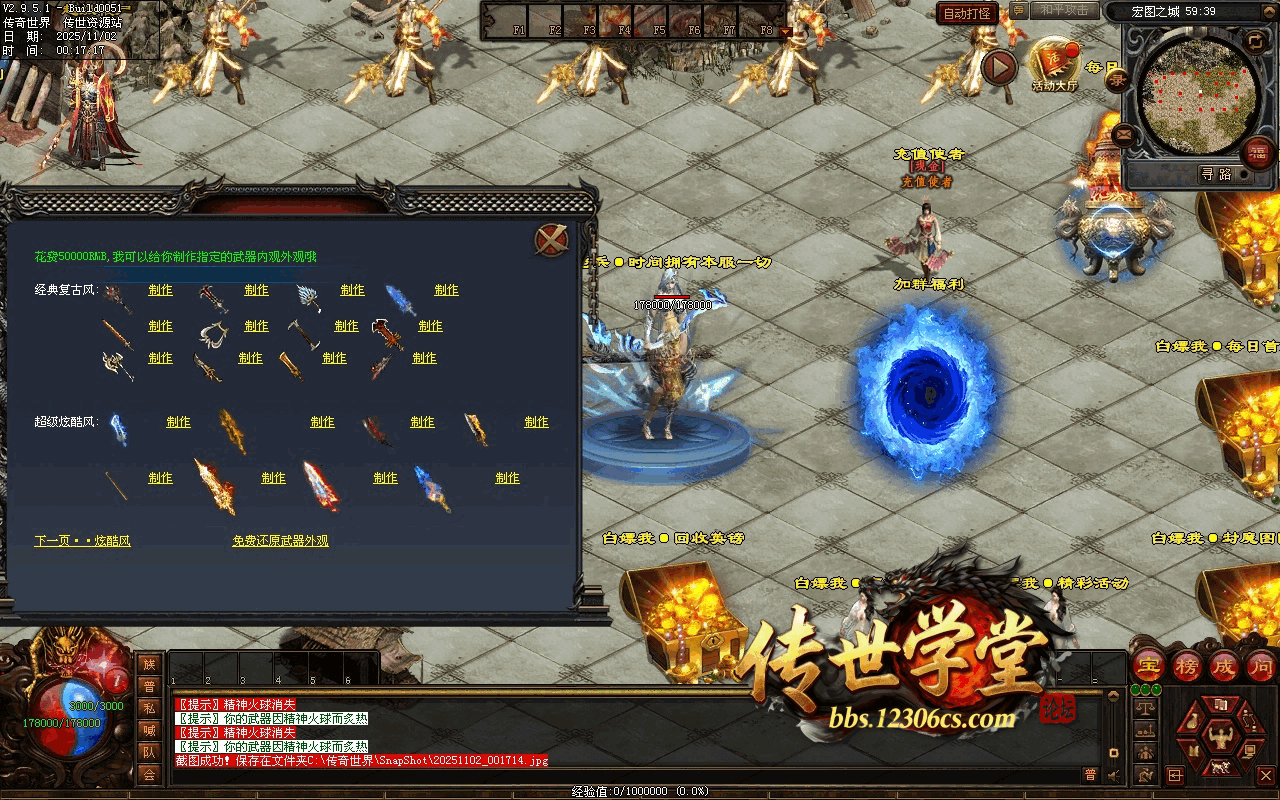Toggle the 自动打怪 auto-fight button
The width and height of the screenshot is (1280, 800).
(968, 13)
